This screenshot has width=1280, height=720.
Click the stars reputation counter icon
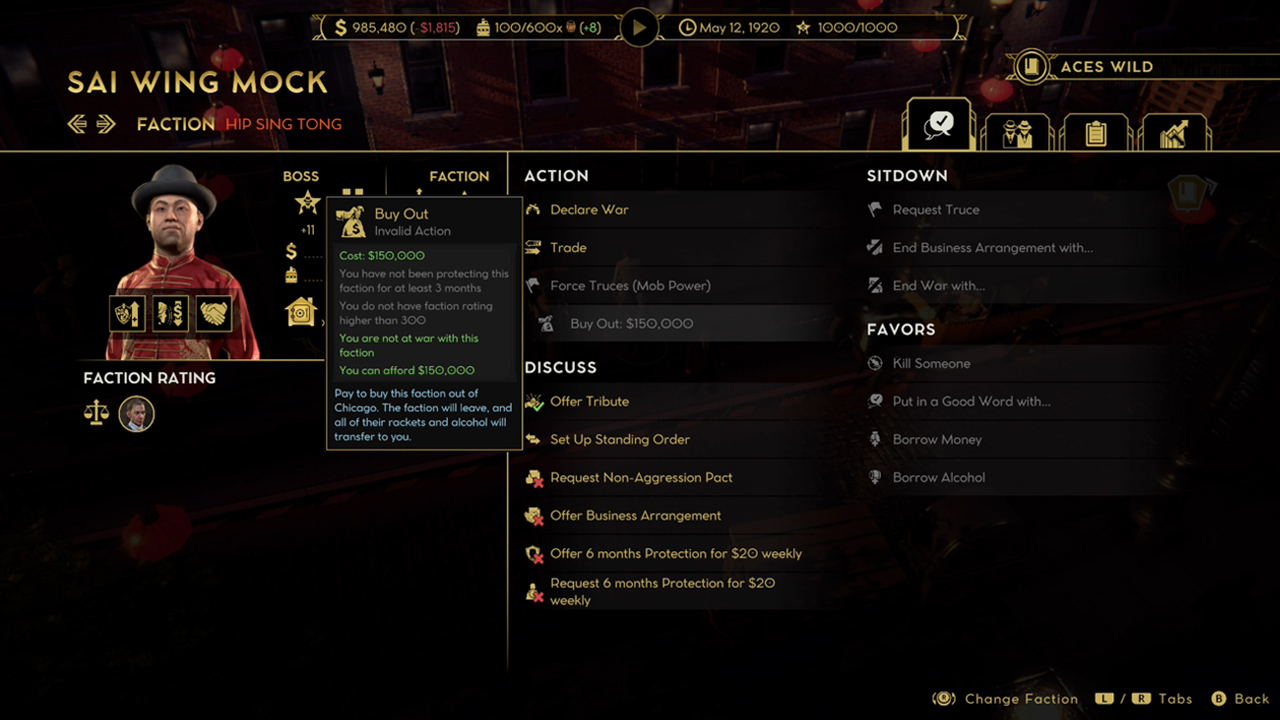coord(802,27)
